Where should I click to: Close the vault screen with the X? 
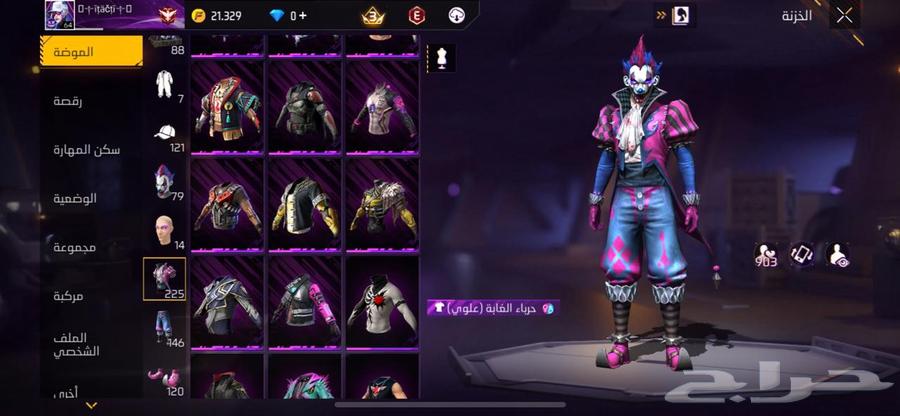[845, 15]
